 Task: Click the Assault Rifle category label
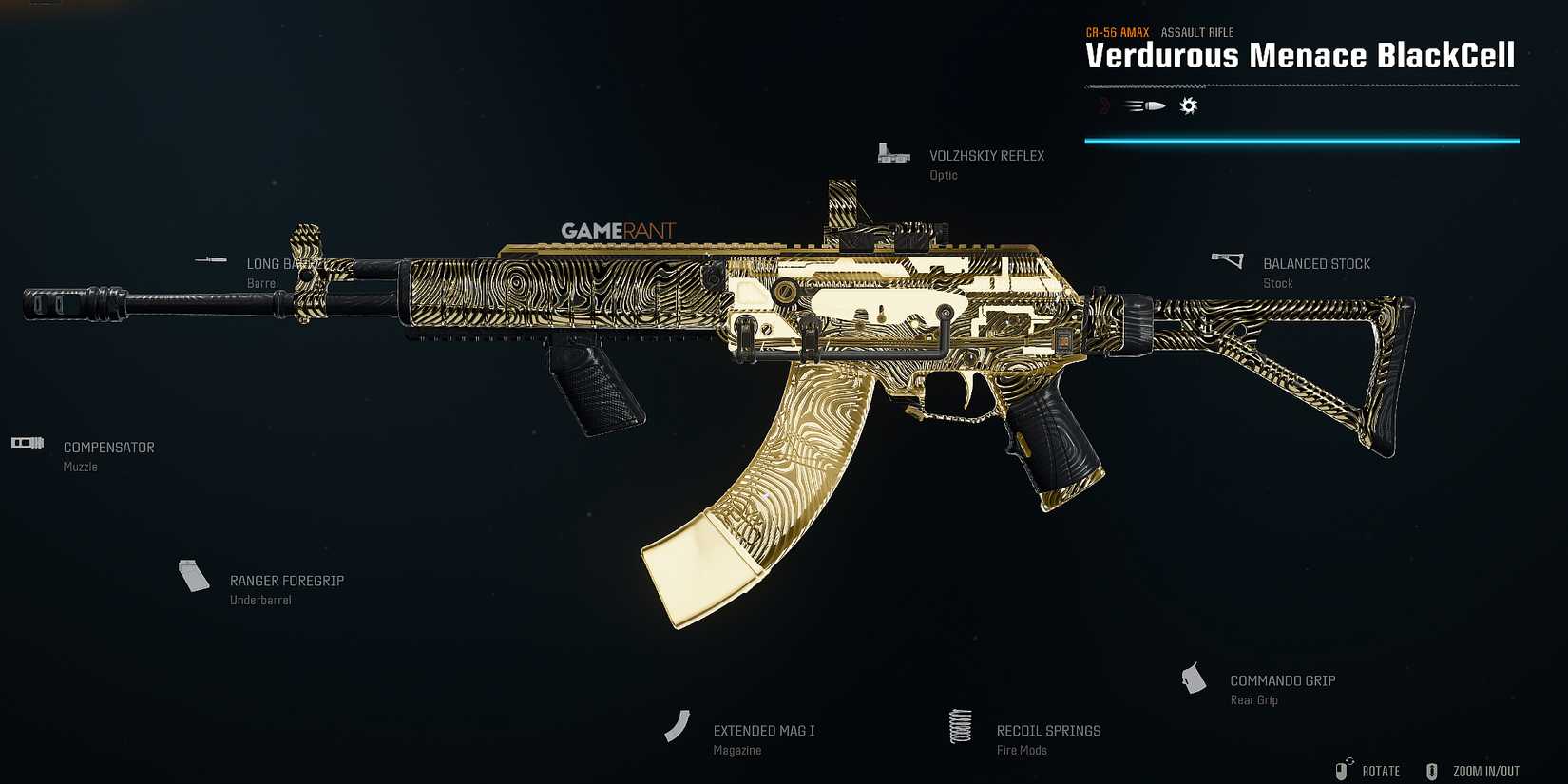(x=1198, y=31)
